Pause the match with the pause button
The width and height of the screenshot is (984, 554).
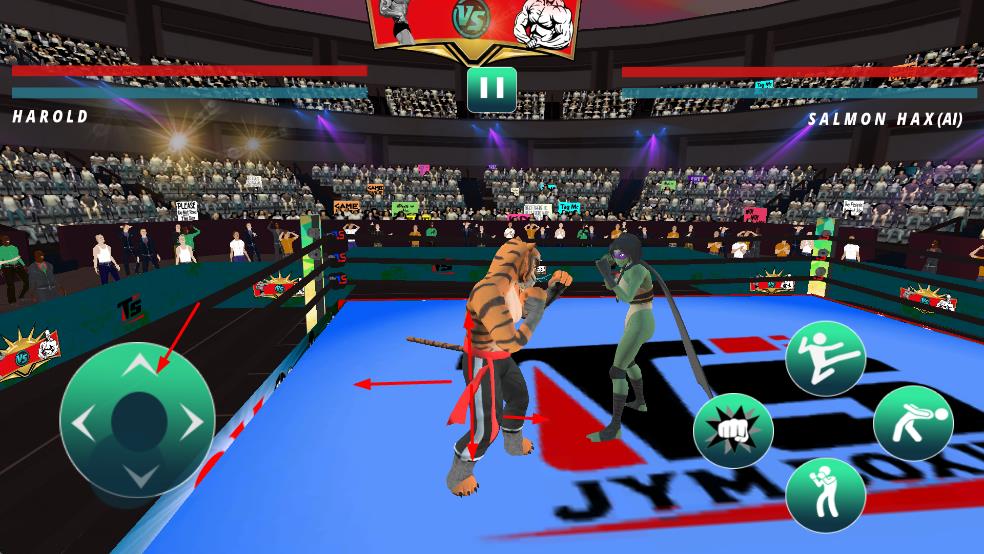pos(491,90)
